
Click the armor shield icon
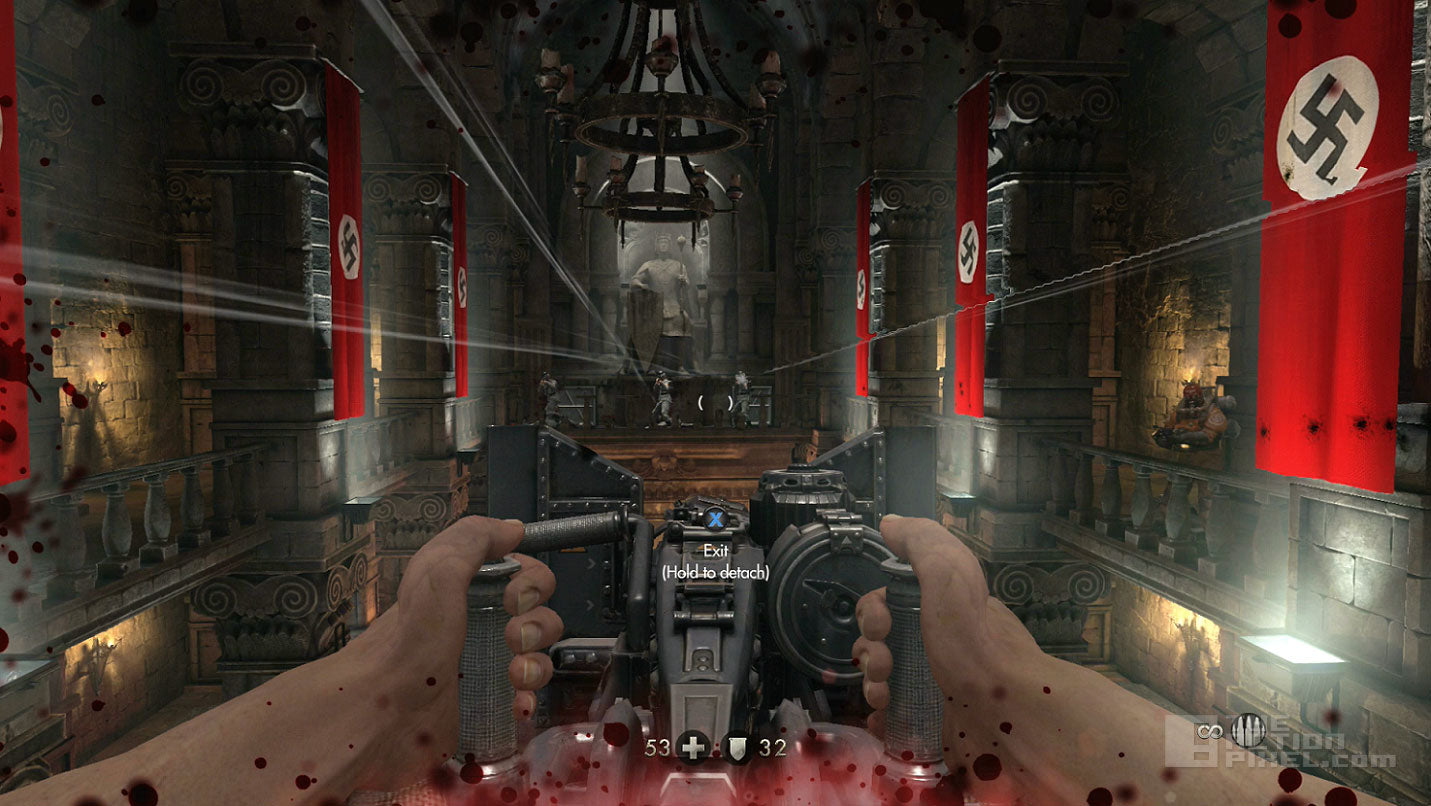[738, 747]
